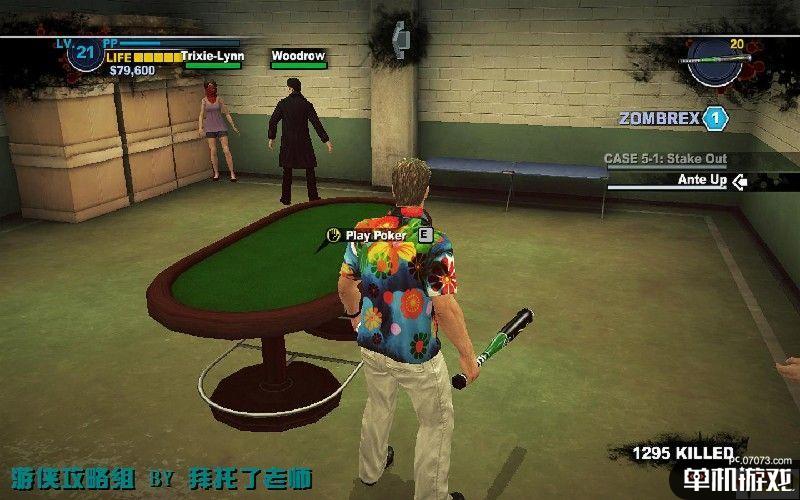The image size is (800, 500).
Task: Click the Zombrex counter icon
Action: click(x=715, y=118)
